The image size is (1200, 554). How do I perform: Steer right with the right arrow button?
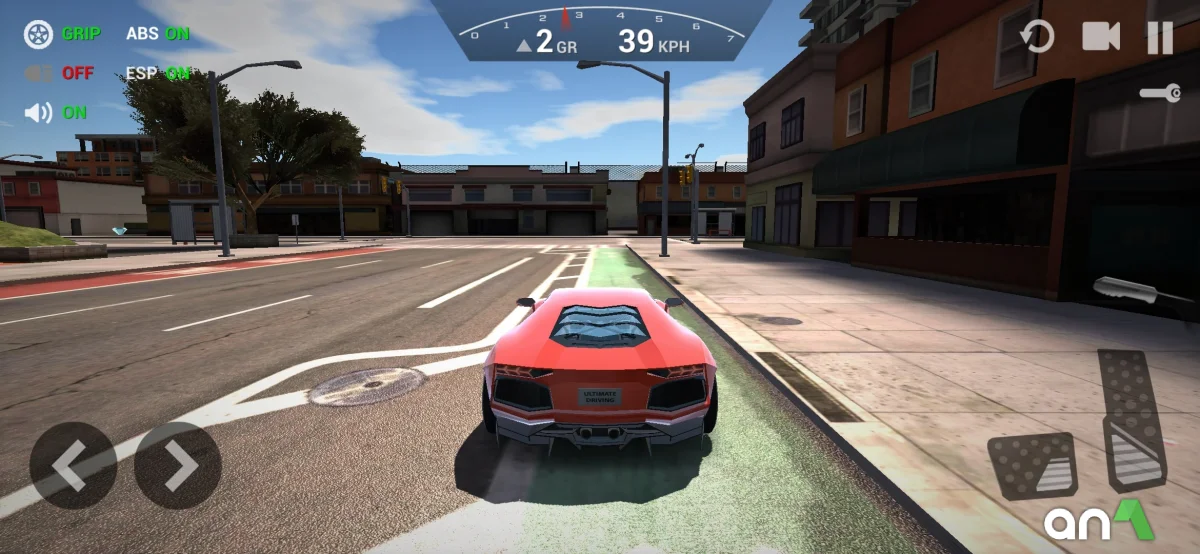178,465
